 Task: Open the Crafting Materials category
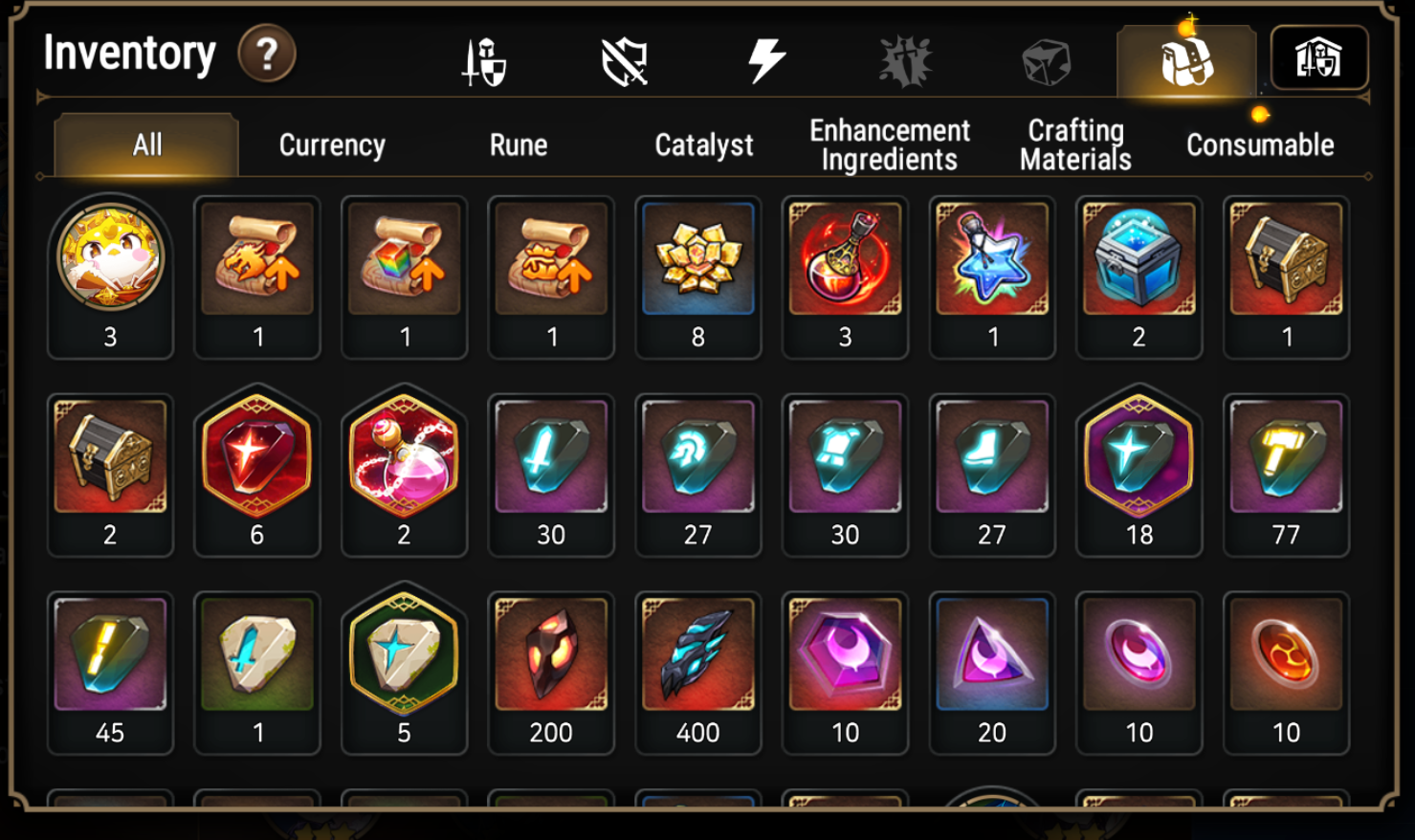(1074, 145)
